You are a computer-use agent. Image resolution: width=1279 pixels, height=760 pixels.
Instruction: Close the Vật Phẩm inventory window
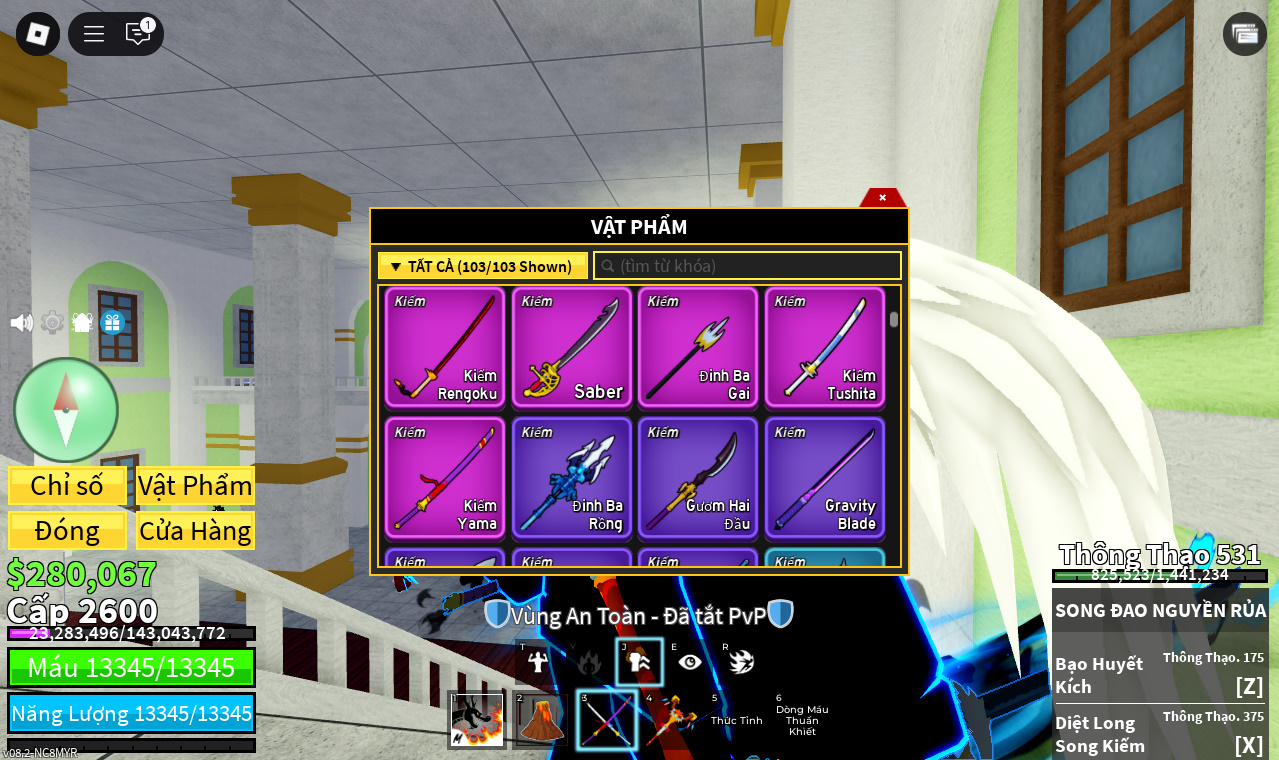pyautogui.click(x=882, y=198)
